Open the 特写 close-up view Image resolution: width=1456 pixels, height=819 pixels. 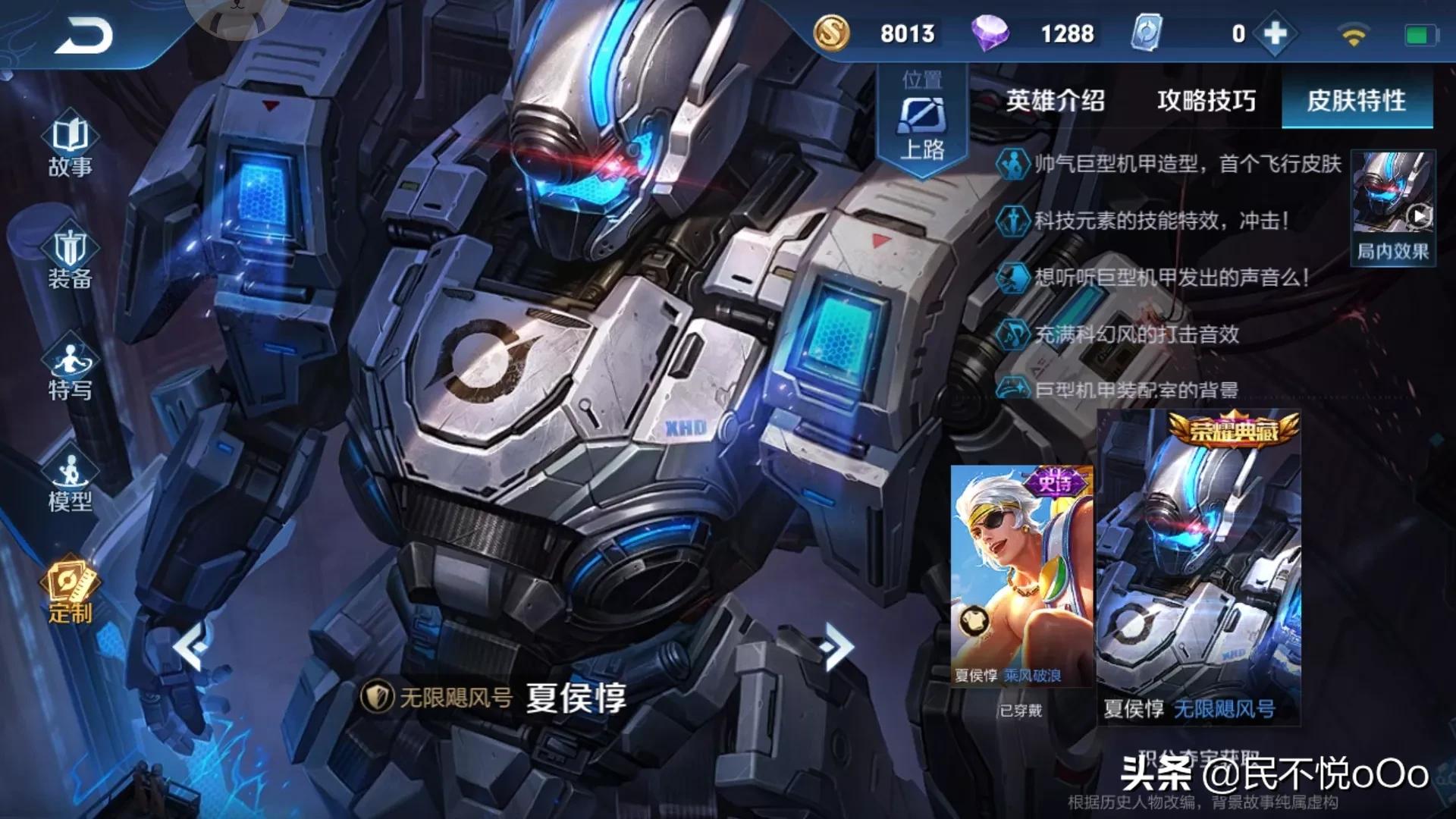point(70,371)
